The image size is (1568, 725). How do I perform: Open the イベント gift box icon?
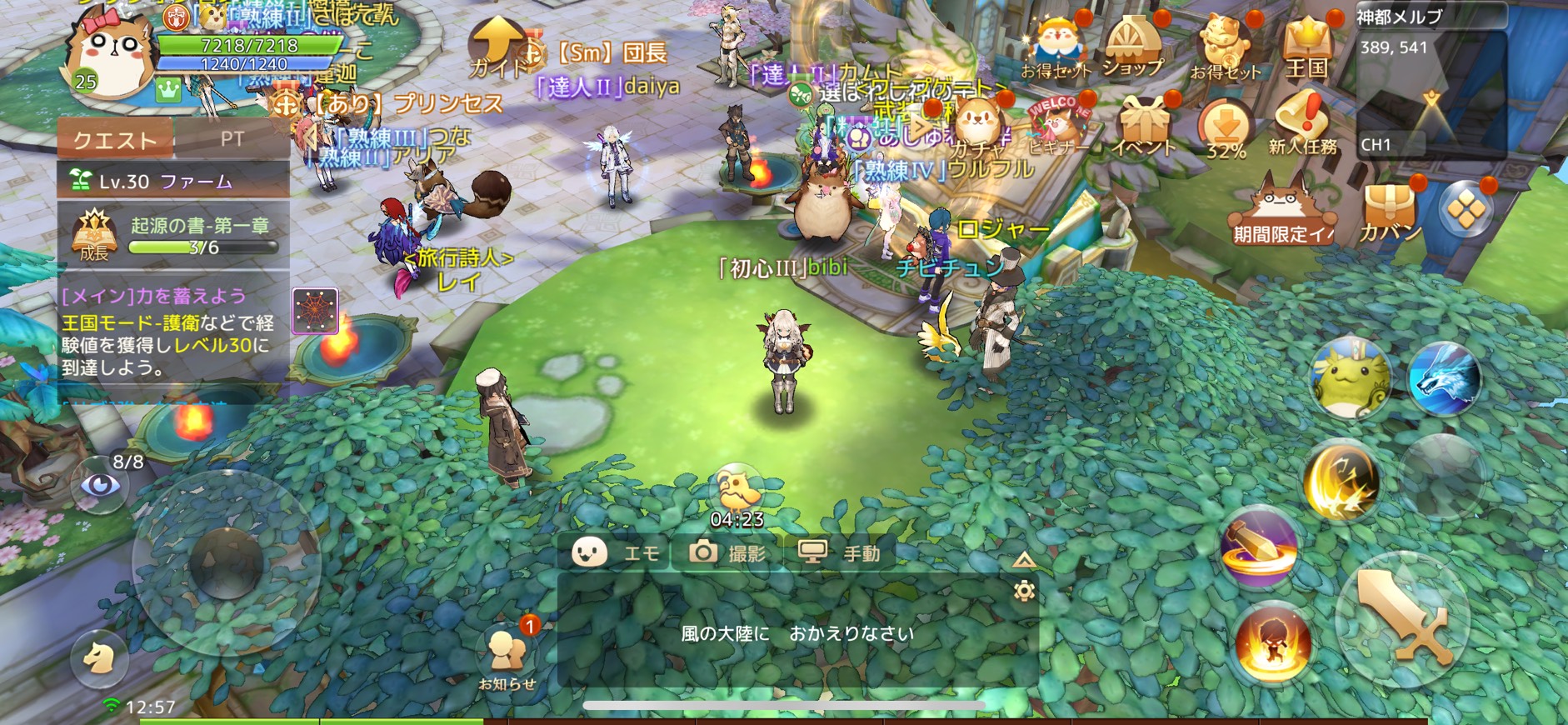pos(1144,127)
